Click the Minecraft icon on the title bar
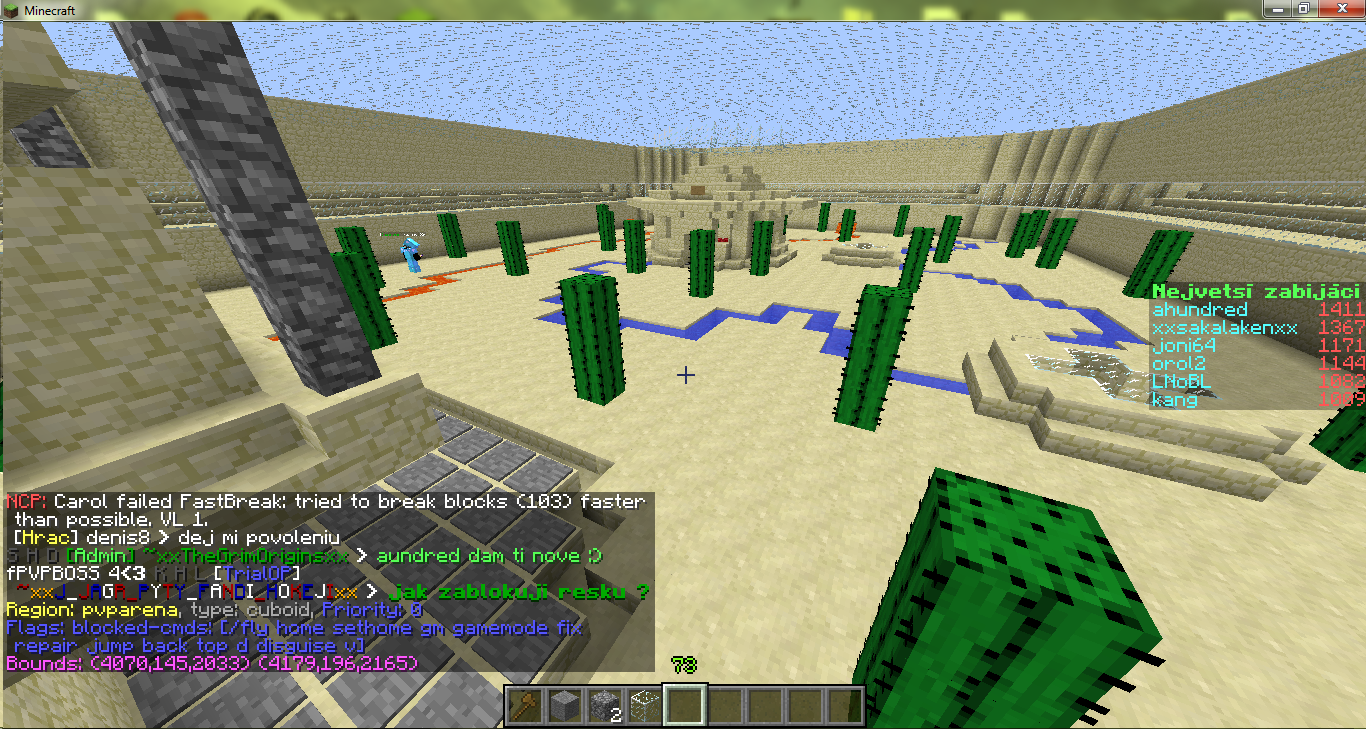This screenshot has height=729, width=1366. click(x=10, y=8)
